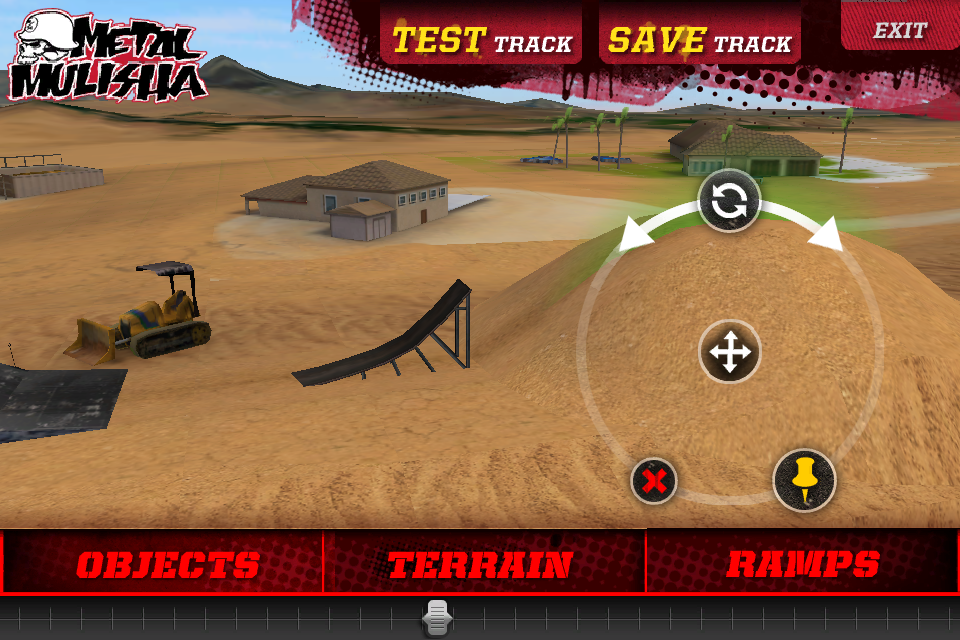Activate the four-arrow move handle
The image size is (960, 640).
tap(729, 353)
